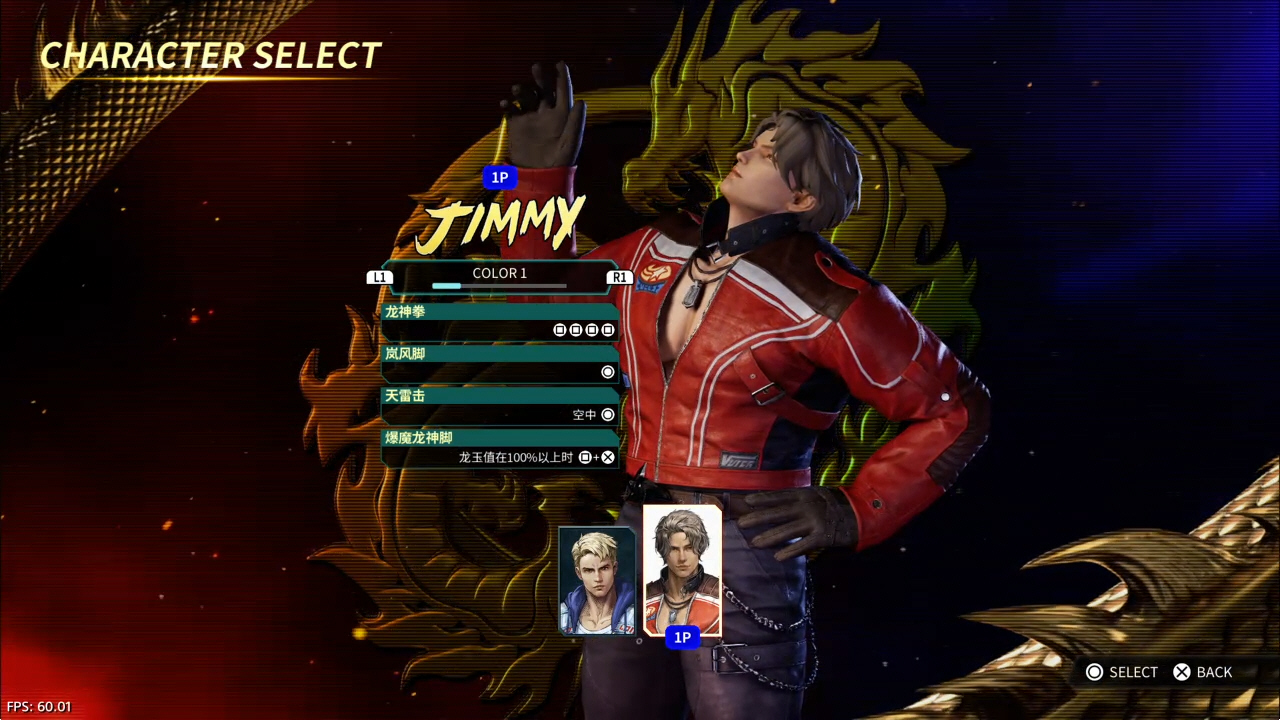Select the 岚风脚 move entry
The height and width of the screenshot is (720, 1280).
pos(499,363)
